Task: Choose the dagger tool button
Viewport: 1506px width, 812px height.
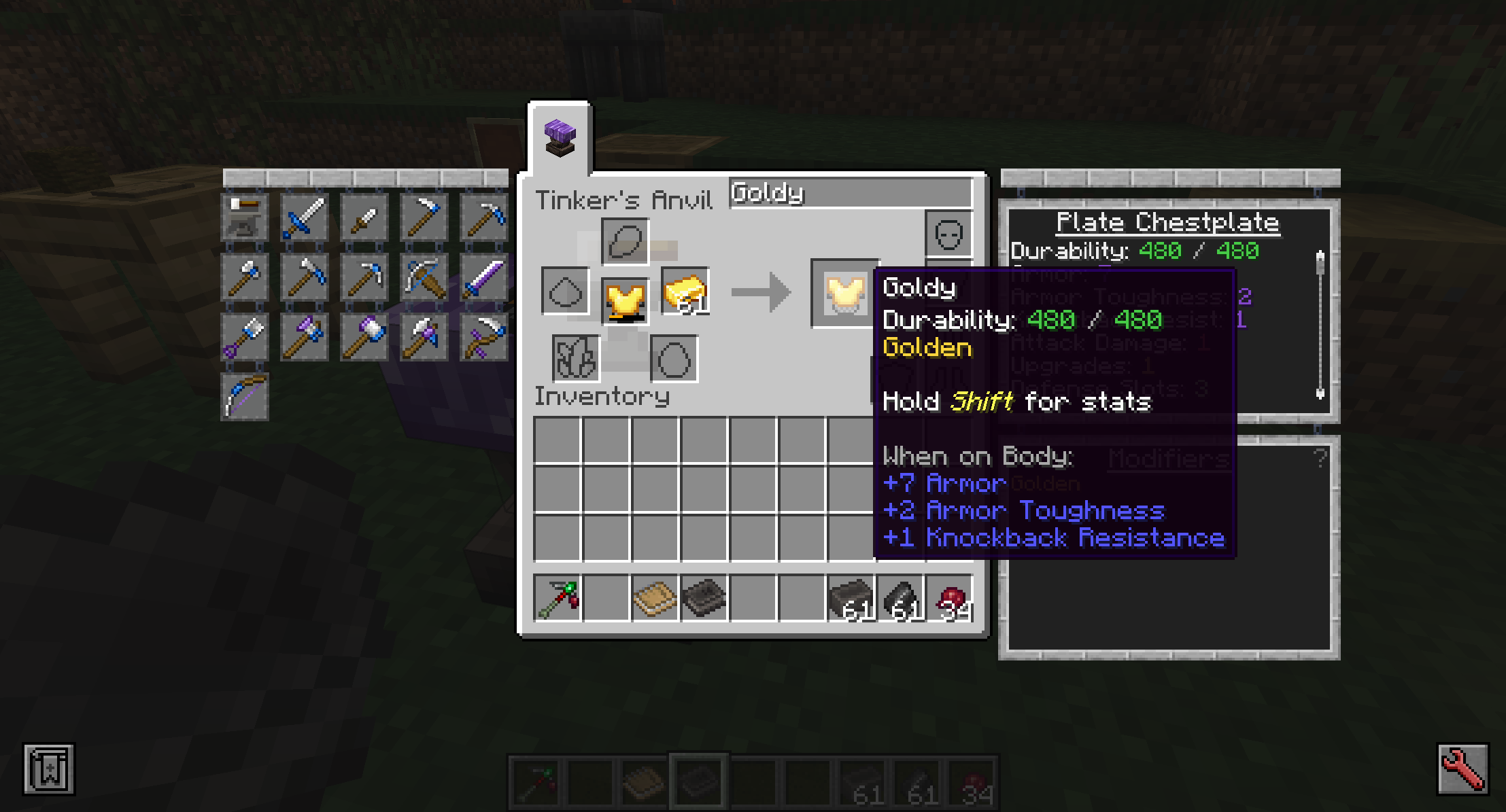Action: coord(364,217)
